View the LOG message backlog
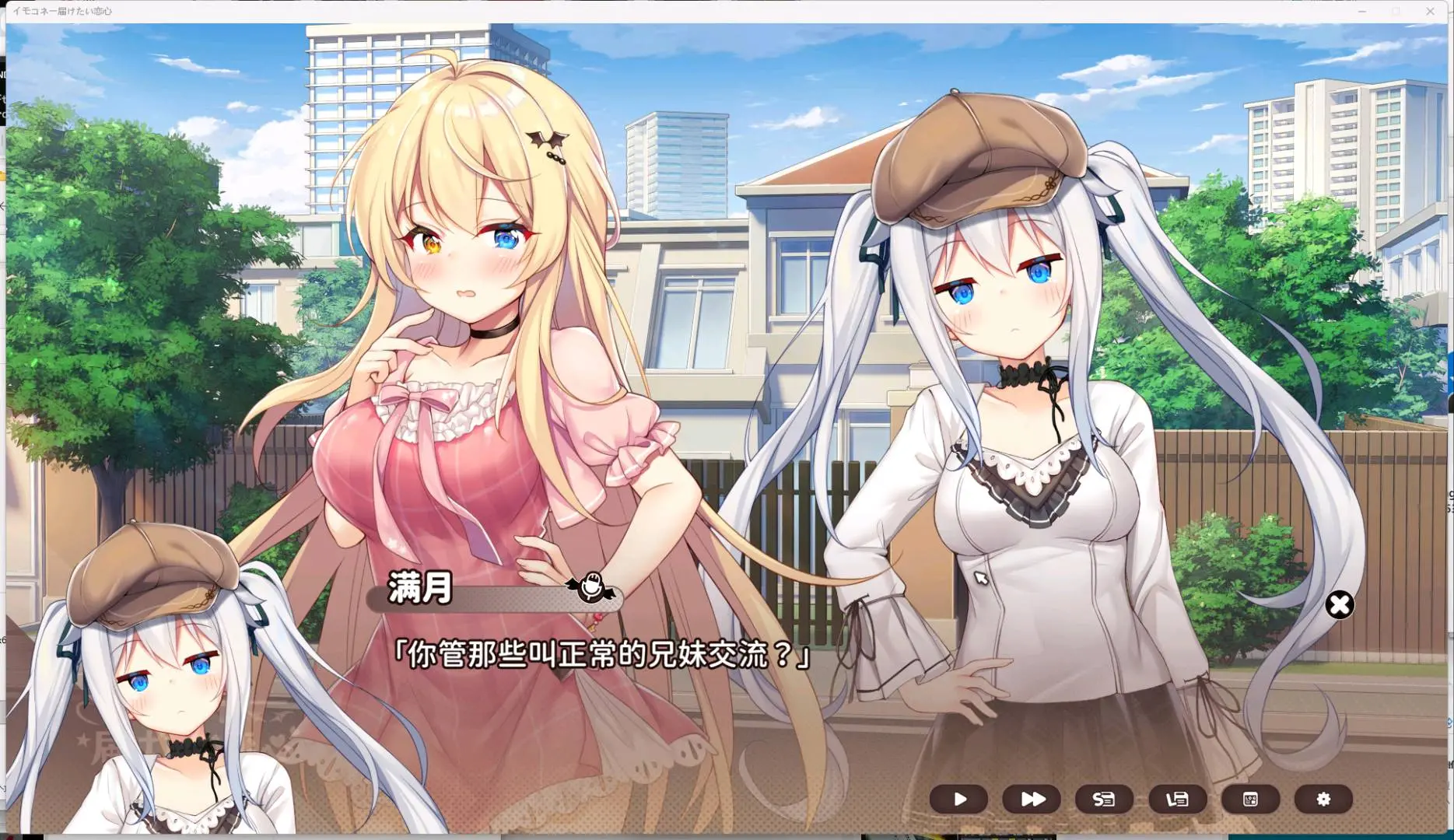Viewport: 1454px width, 840px height. [x=1249, y=799]
